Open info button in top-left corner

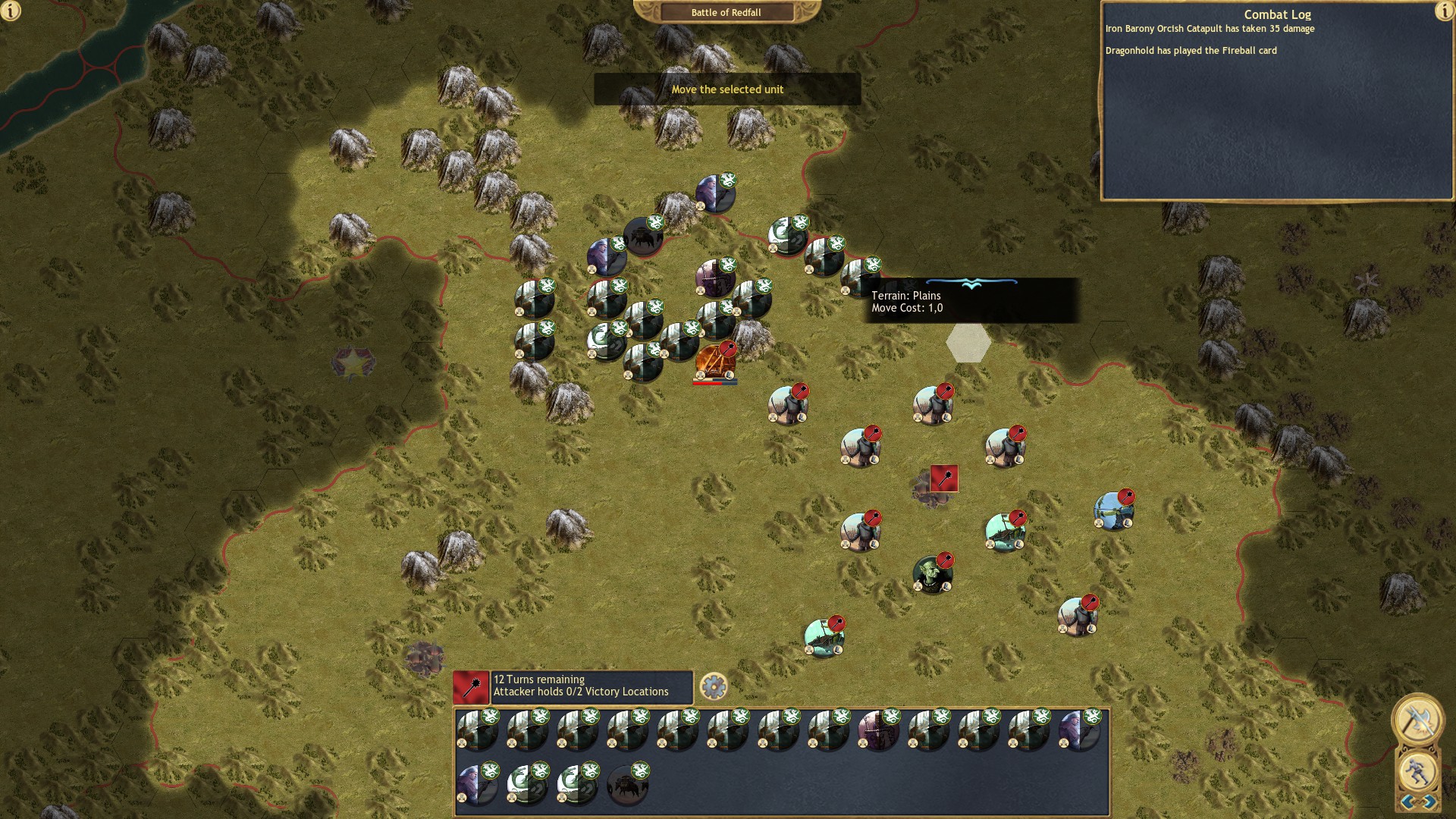click(11, 11)
